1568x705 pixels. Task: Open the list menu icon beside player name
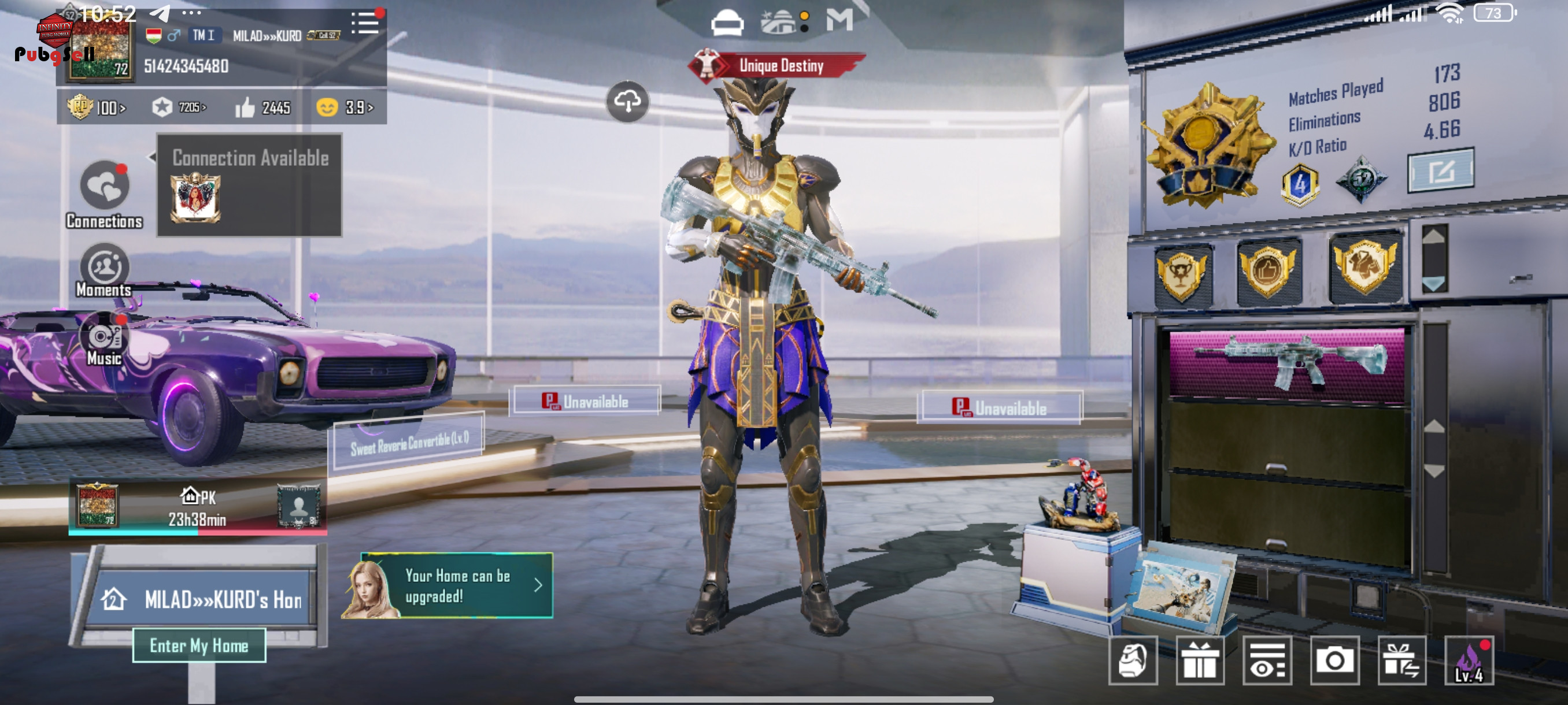365,24
